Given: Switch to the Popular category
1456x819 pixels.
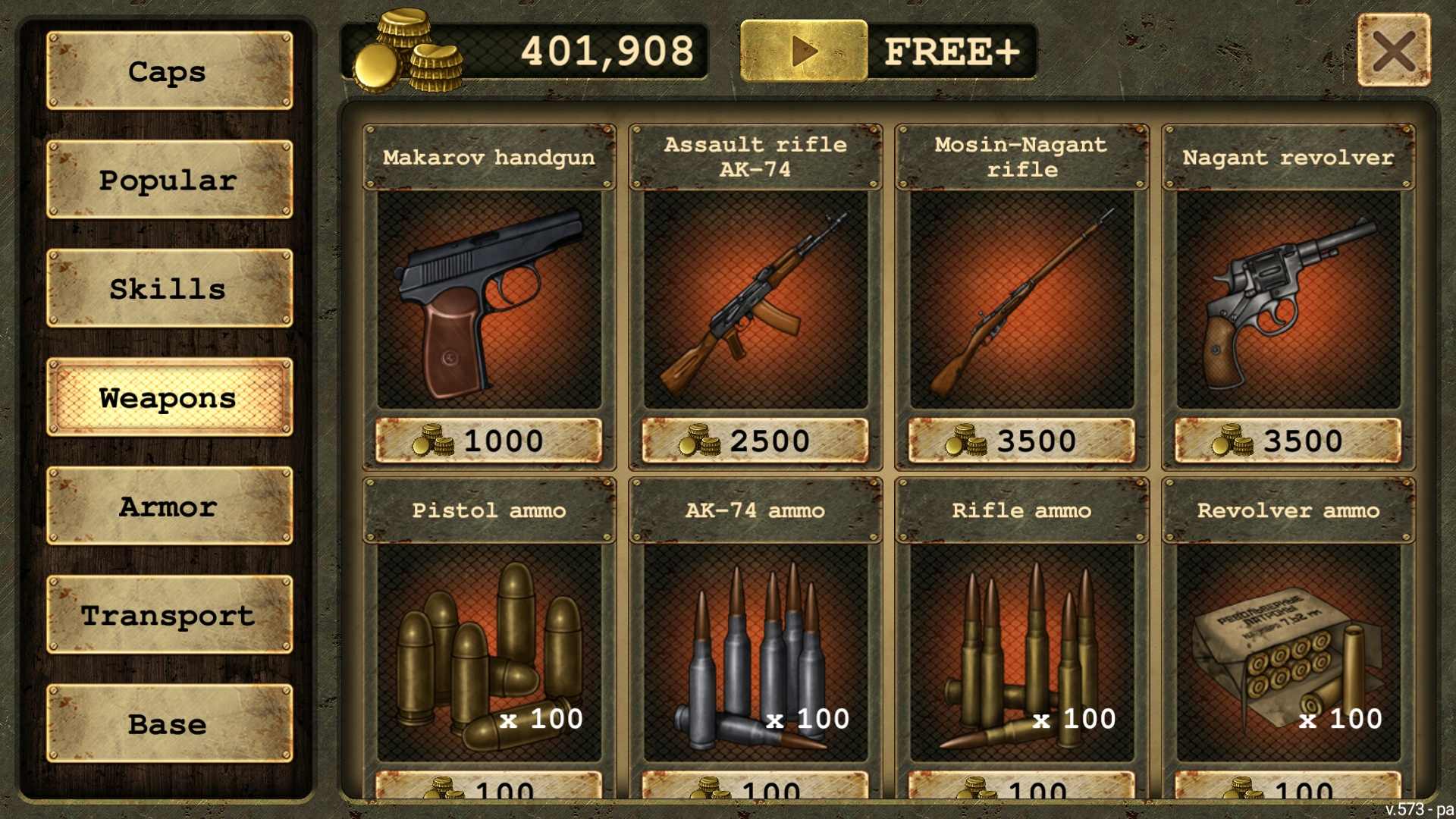Looking at the screenshot, I should coord(169,180).
